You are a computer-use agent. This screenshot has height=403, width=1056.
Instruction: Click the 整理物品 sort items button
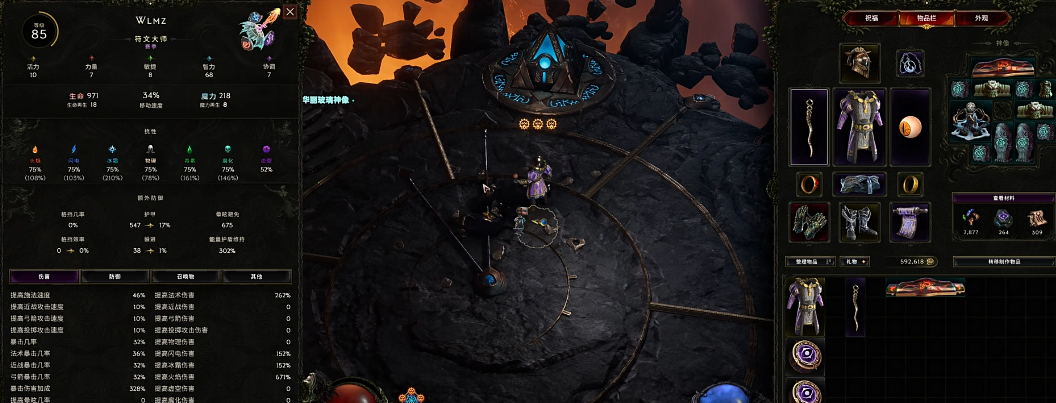[807, 261]
